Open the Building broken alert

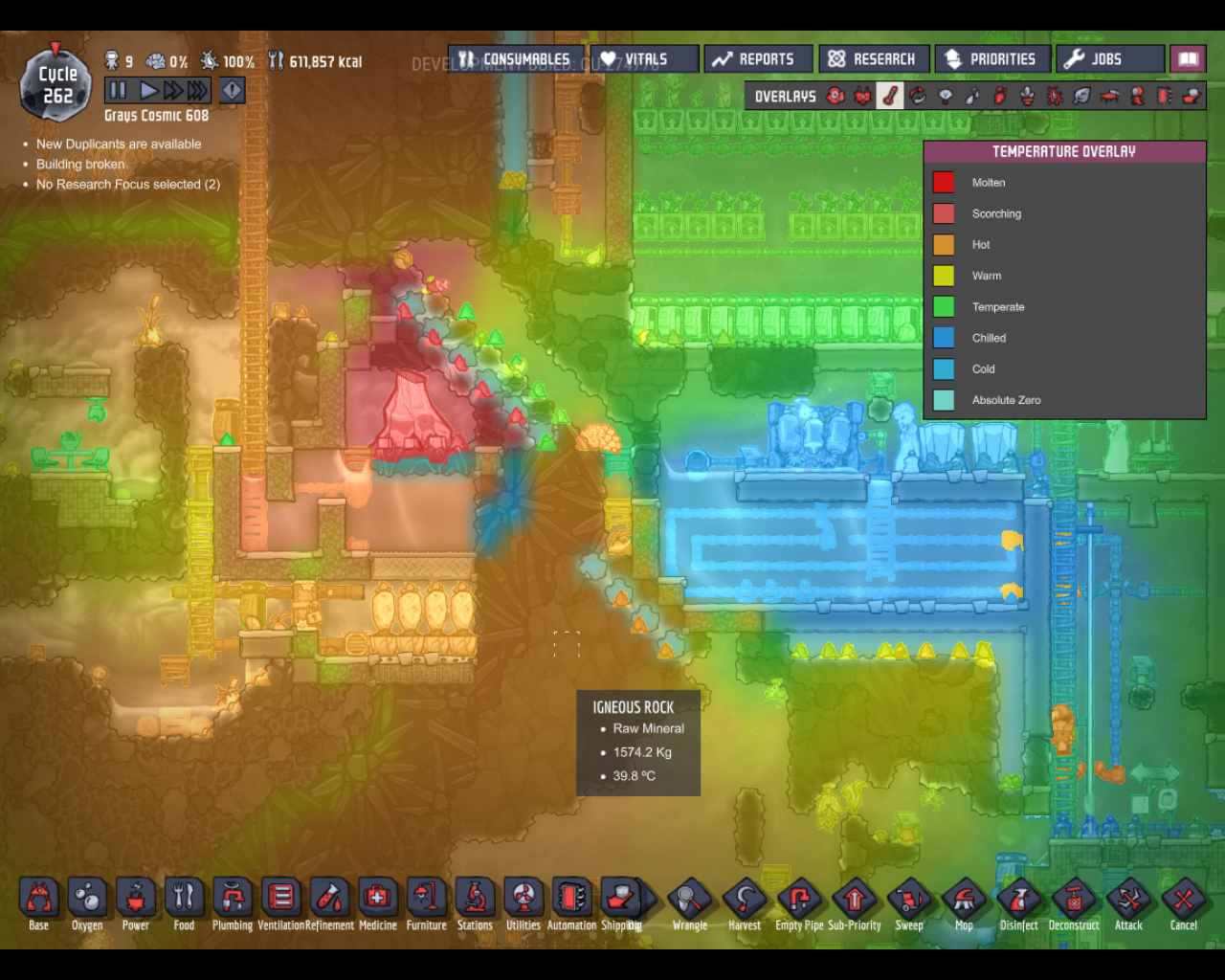tap(80, 164)
